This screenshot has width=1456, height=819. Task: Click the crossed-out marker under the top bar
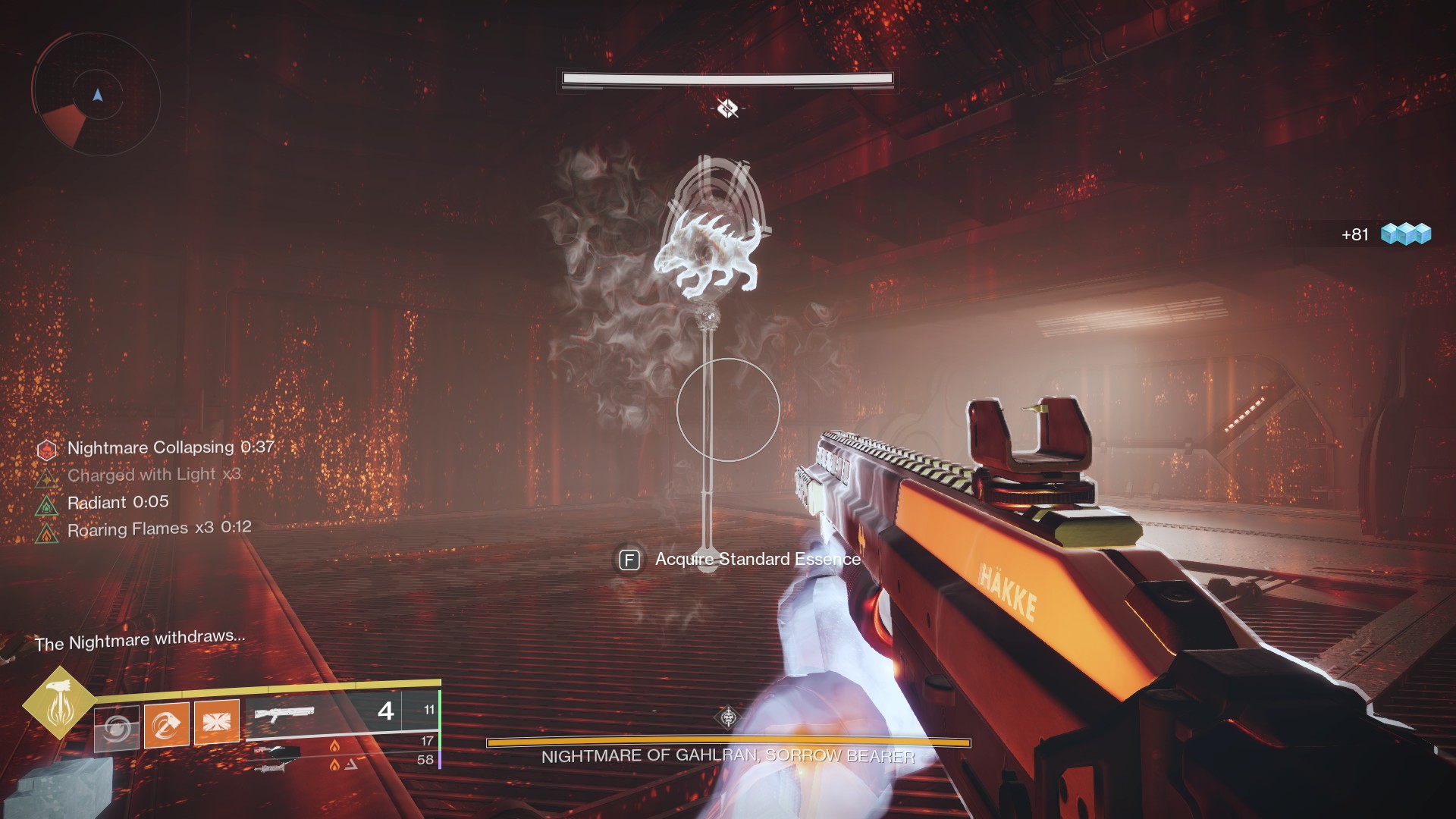tap(727, 108)
